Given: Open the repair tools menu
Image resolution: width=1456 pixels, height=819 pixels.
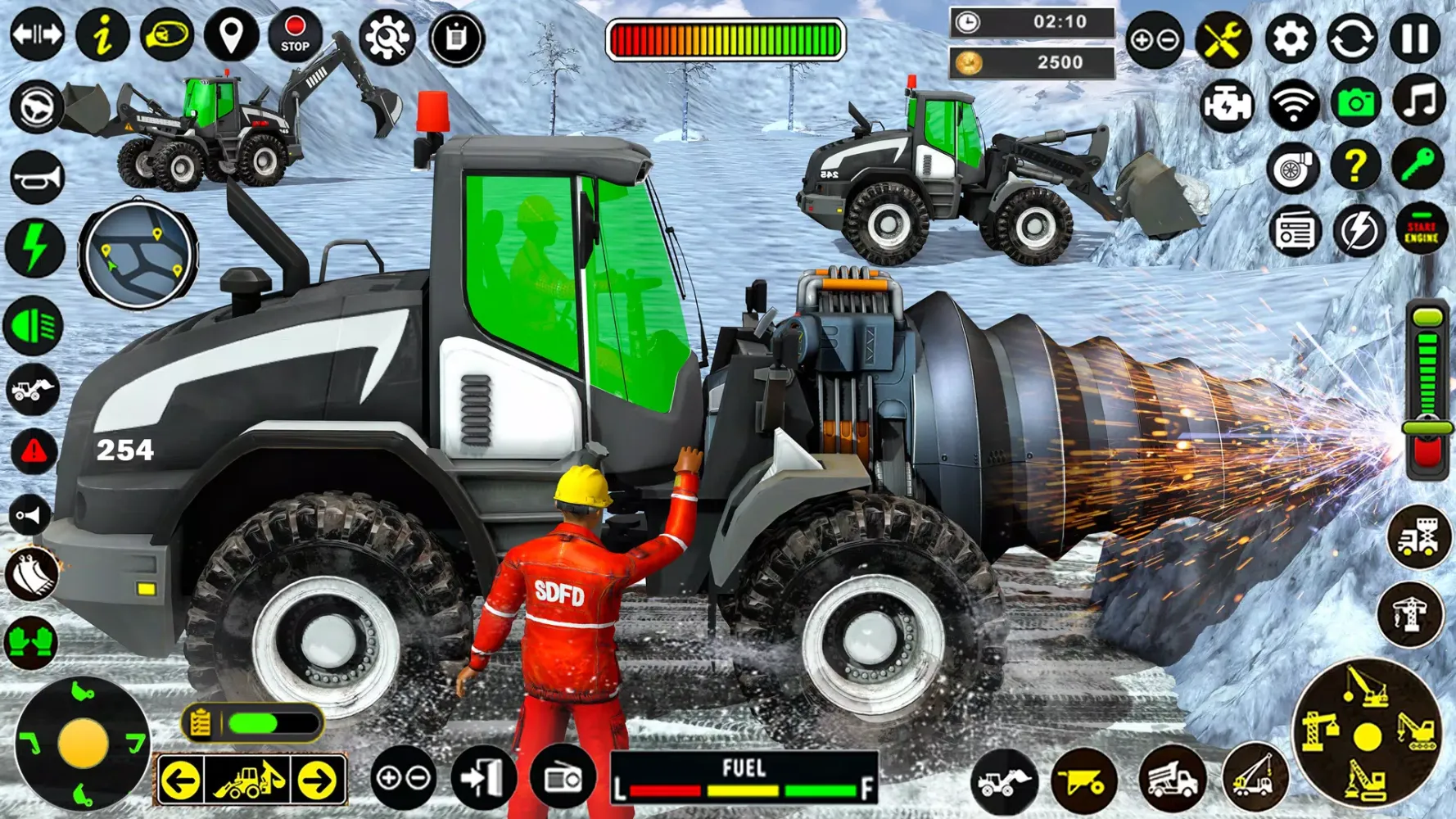Looking at the screenshot, I should 1223,37.
